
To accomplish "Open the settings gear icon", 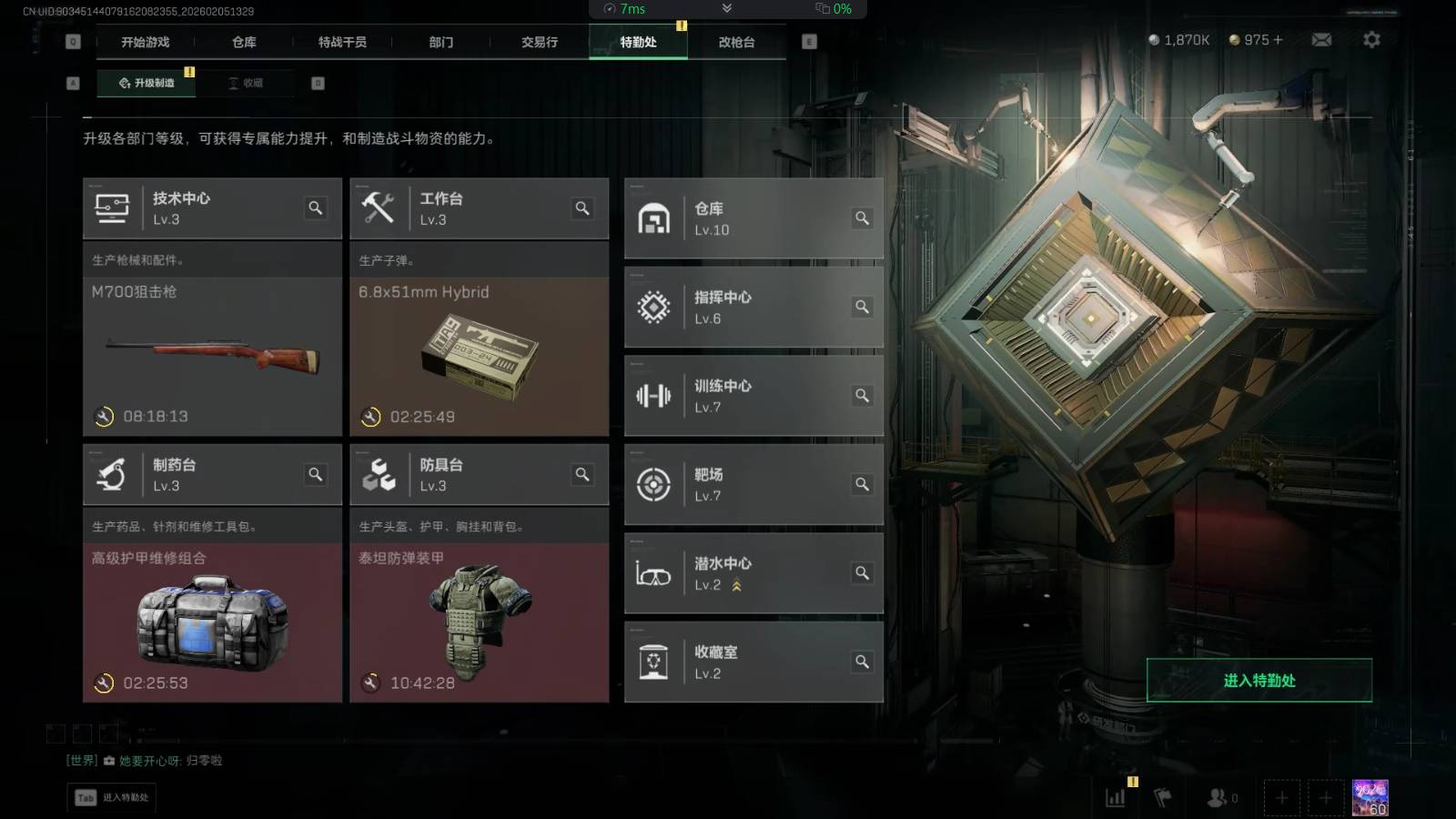I will pos(1371,40).
